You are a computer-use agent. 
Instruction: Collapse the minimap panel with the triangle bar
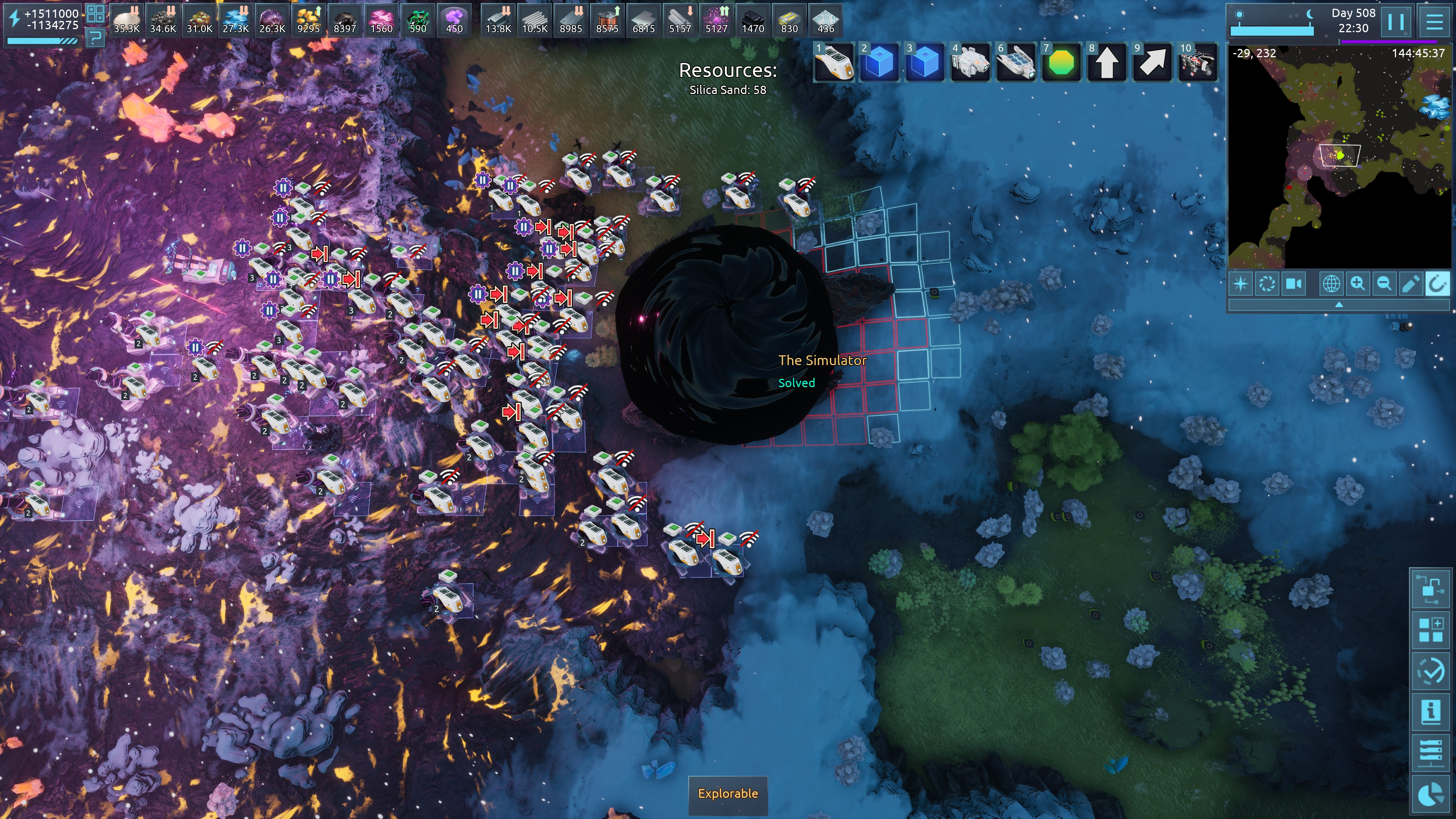[1339, 304]
